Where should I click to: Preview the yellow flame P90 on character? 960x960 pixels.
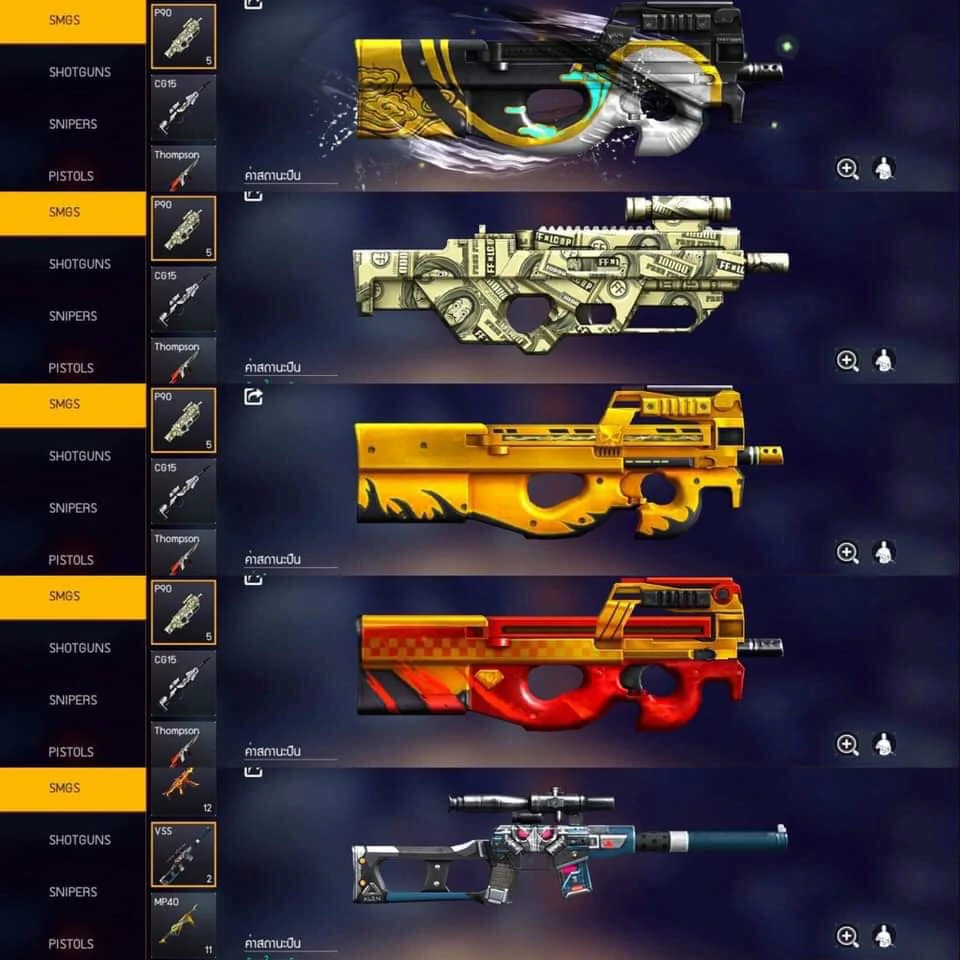(883, 553)
